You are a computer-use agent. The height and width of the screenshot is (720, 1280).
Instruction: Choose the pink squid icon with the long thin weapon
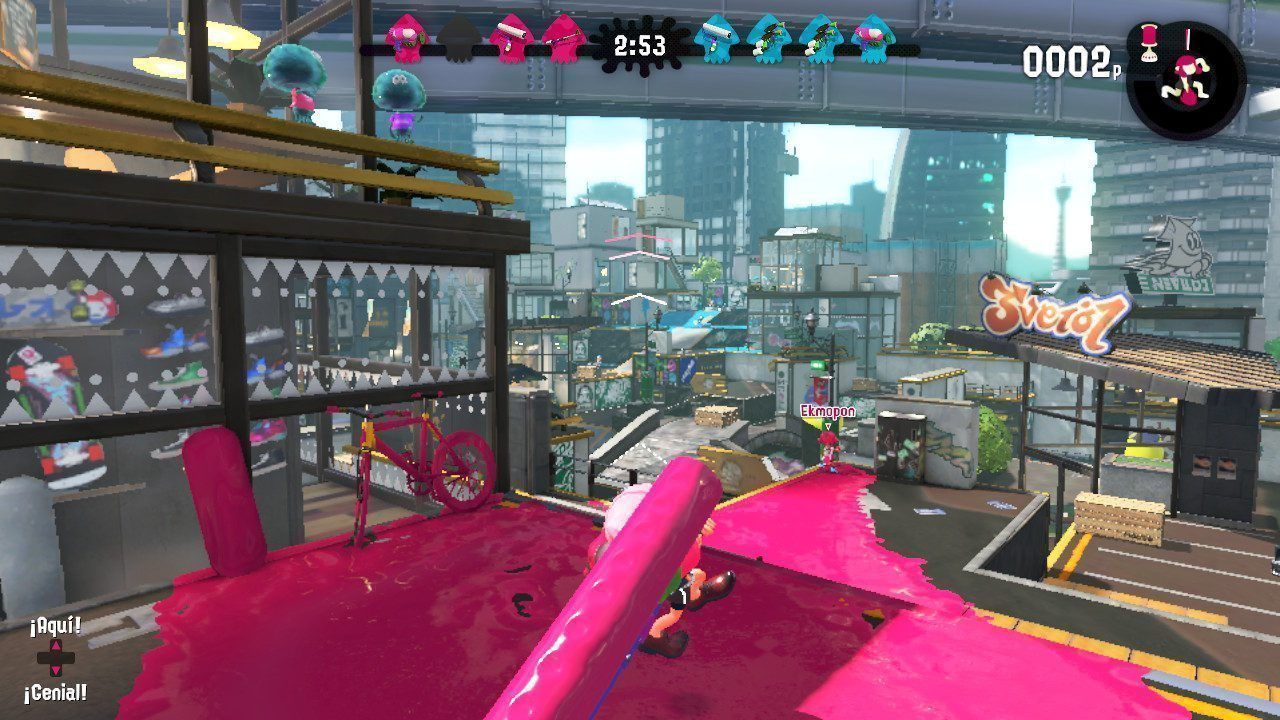pyautogui.click(x=562, y=39)
